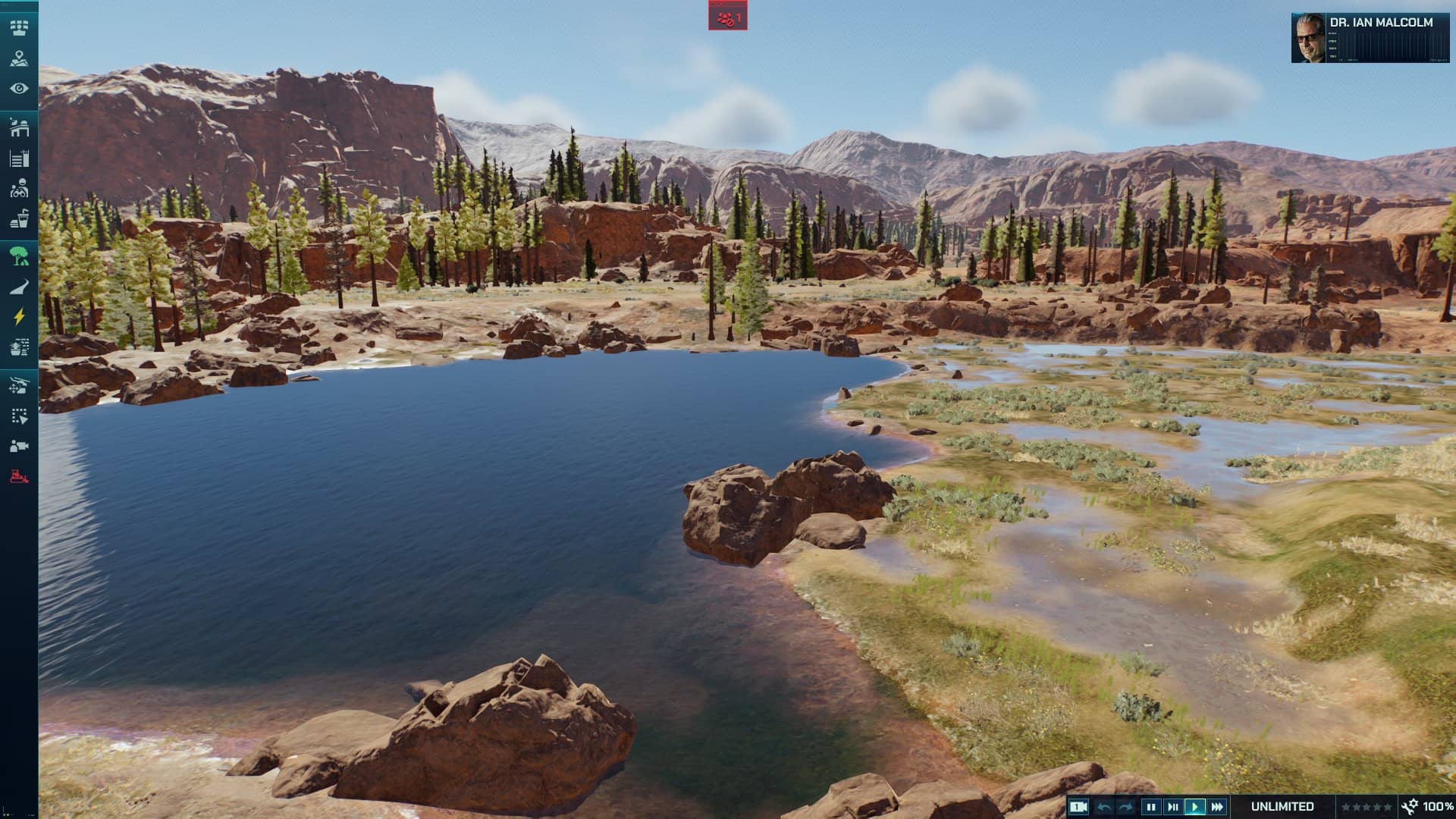Toggle the camera view button

tap(1079, 807)
